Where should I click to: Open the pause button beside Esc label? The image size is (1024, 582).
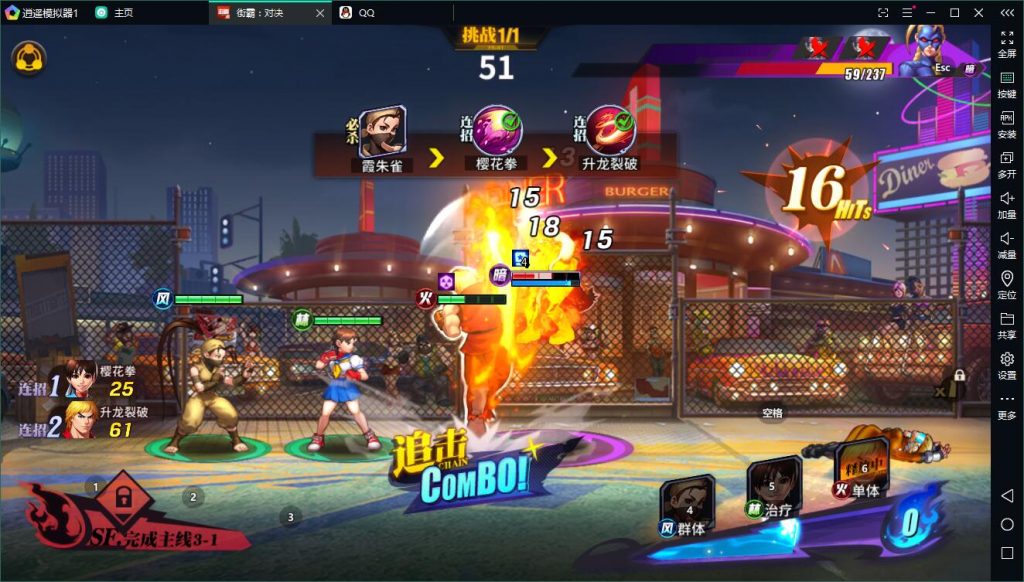point(969,69)
